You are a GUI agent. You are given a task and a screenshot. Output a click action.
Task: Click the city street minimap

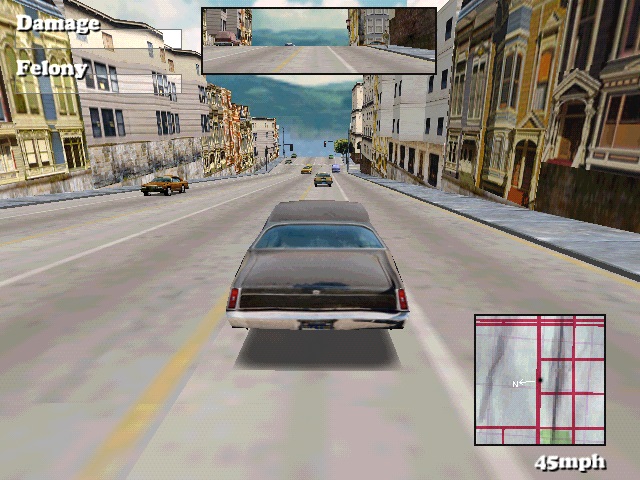tap(540, 380)
